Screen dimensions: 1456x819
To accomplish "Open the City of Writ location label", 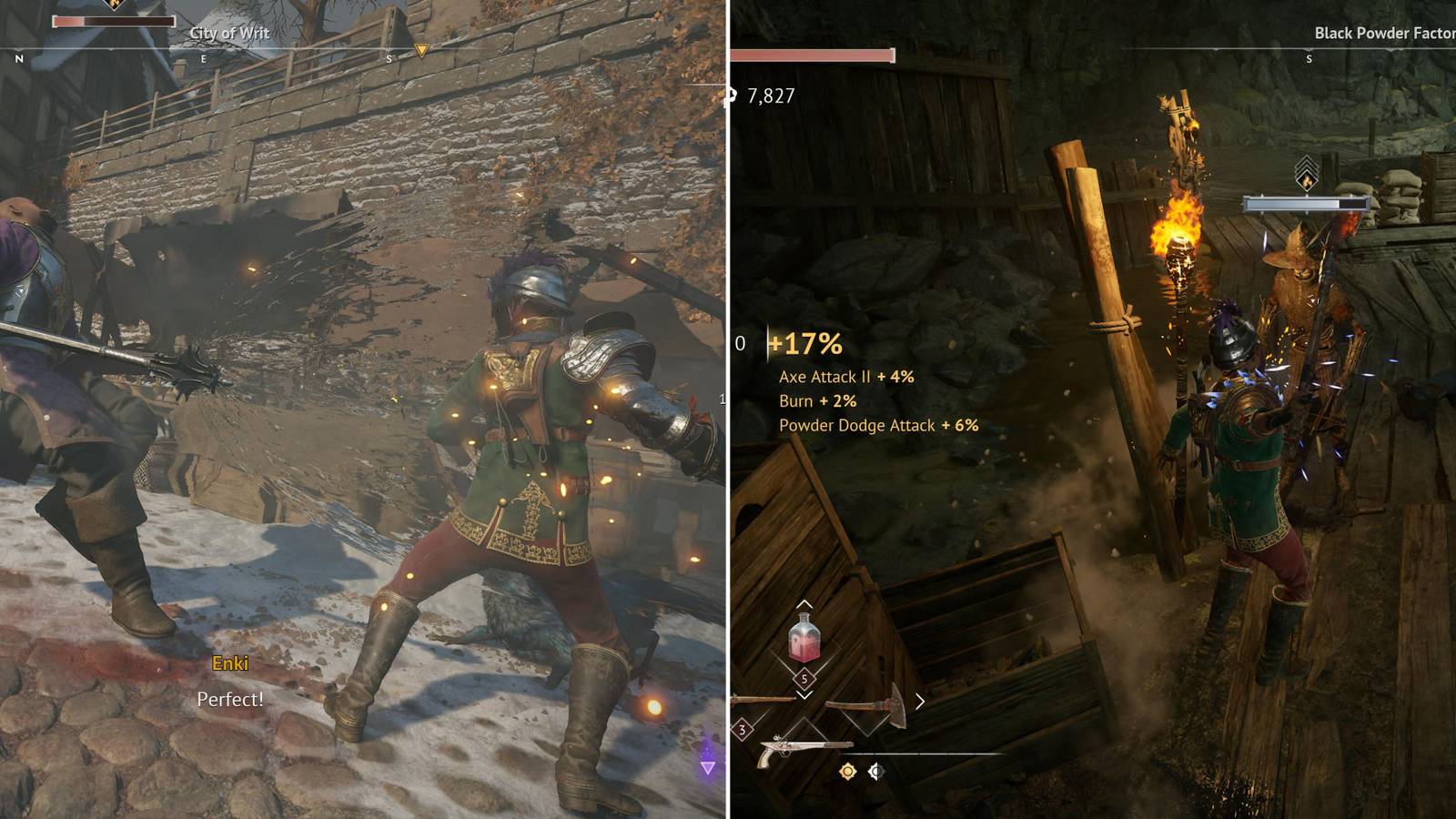I will [228, 31].
